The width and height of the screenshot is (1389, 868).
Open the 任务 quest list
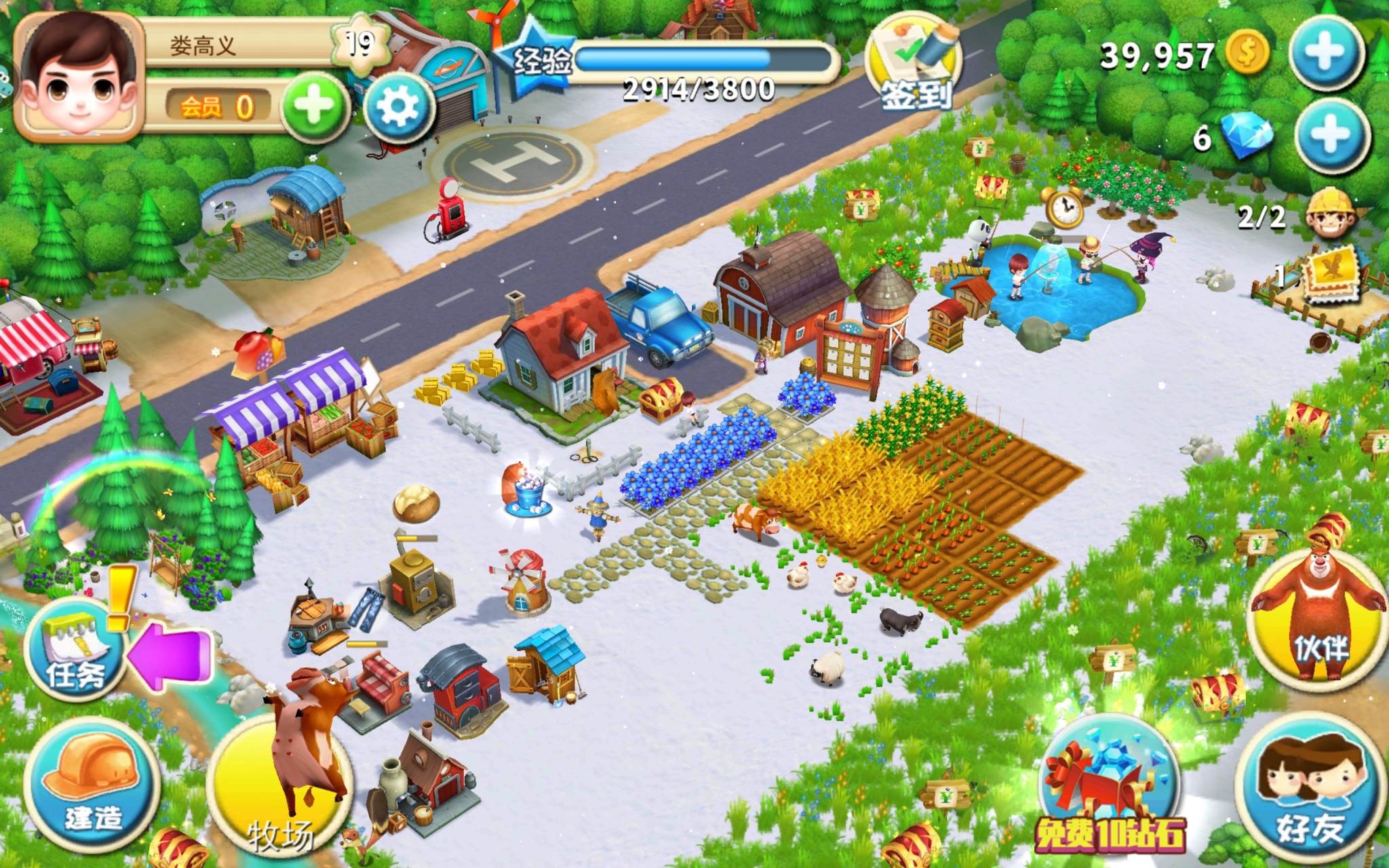[x=75, y=650]
